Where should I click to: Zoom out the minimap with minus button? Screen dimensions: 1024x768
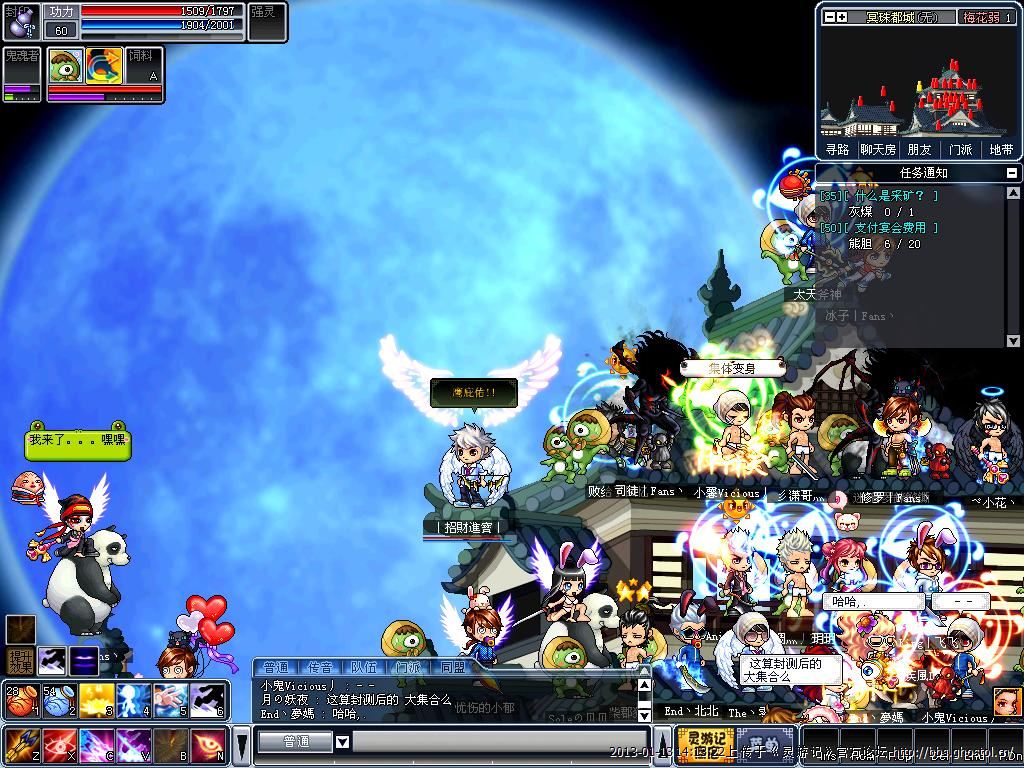point(828,17)
